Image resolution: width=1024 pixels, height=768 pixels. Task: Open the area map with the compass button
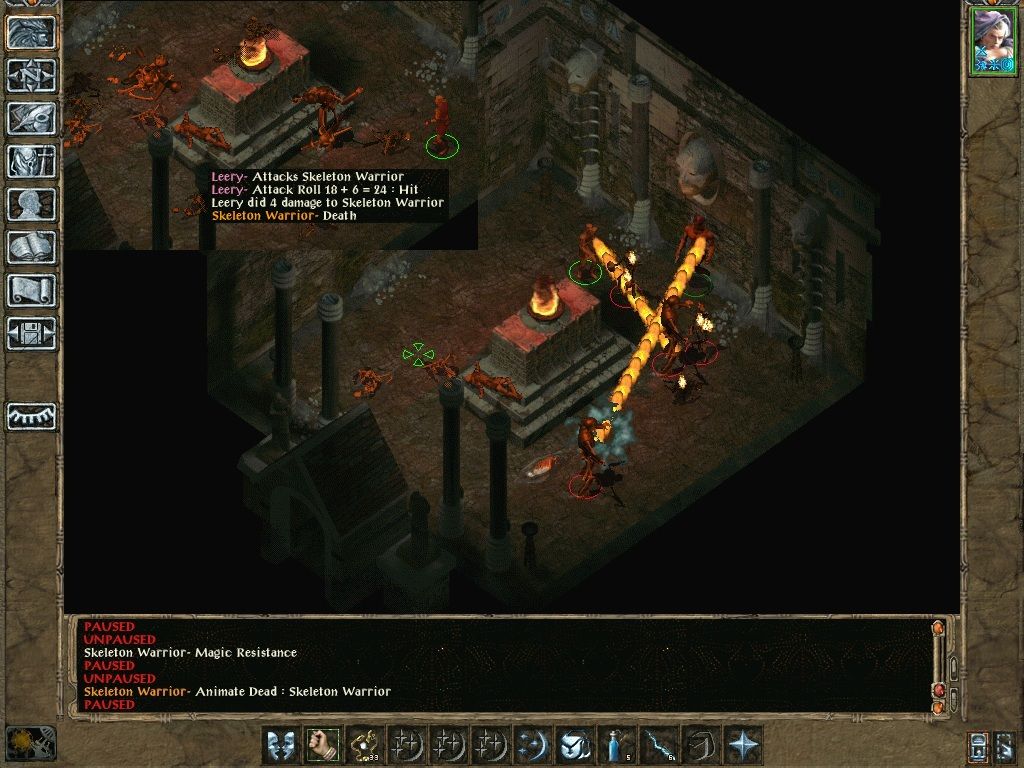point(31,75)
